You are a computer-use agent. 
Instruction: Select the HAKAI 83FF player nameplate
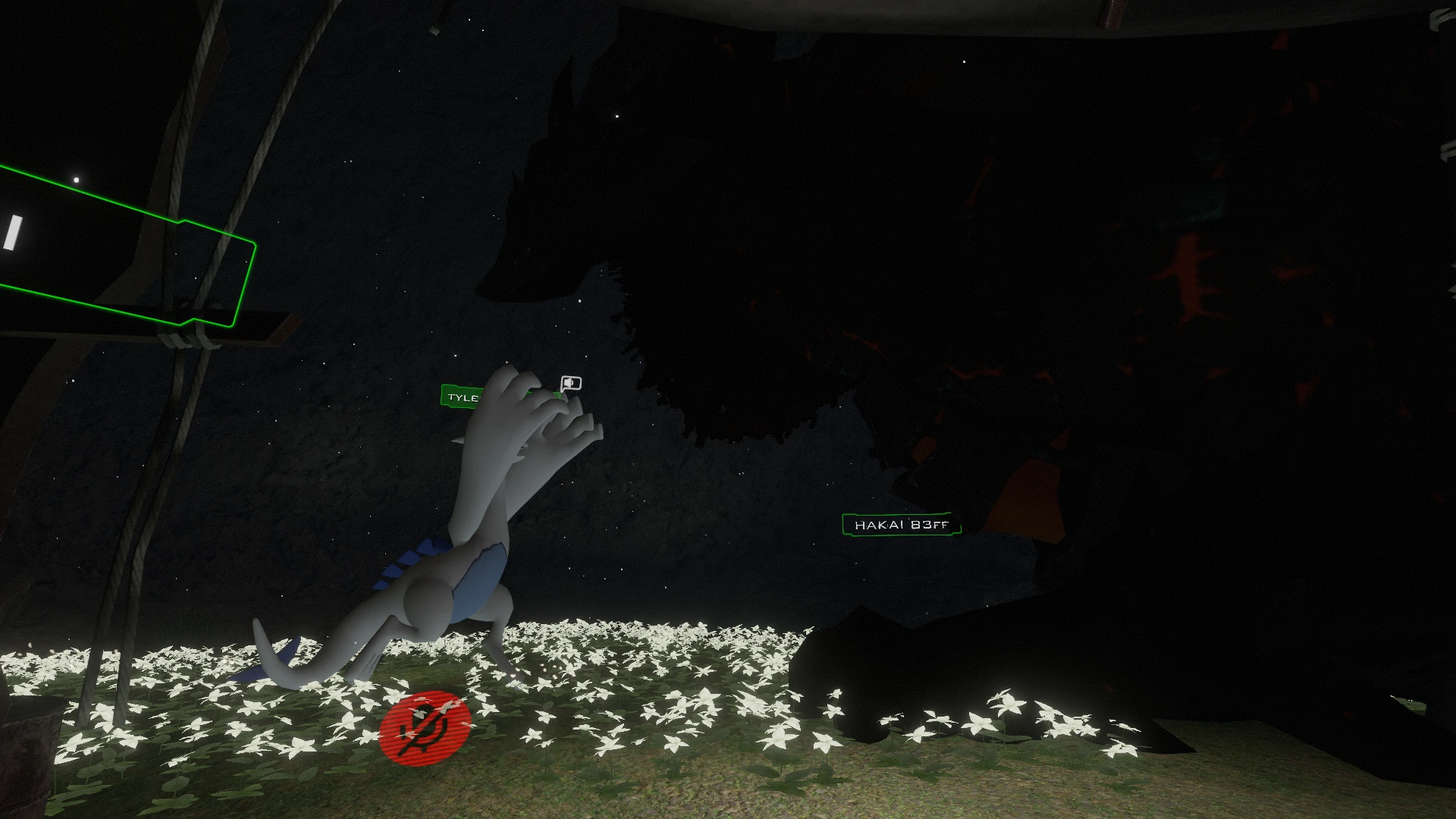click(x=901, y=525)
